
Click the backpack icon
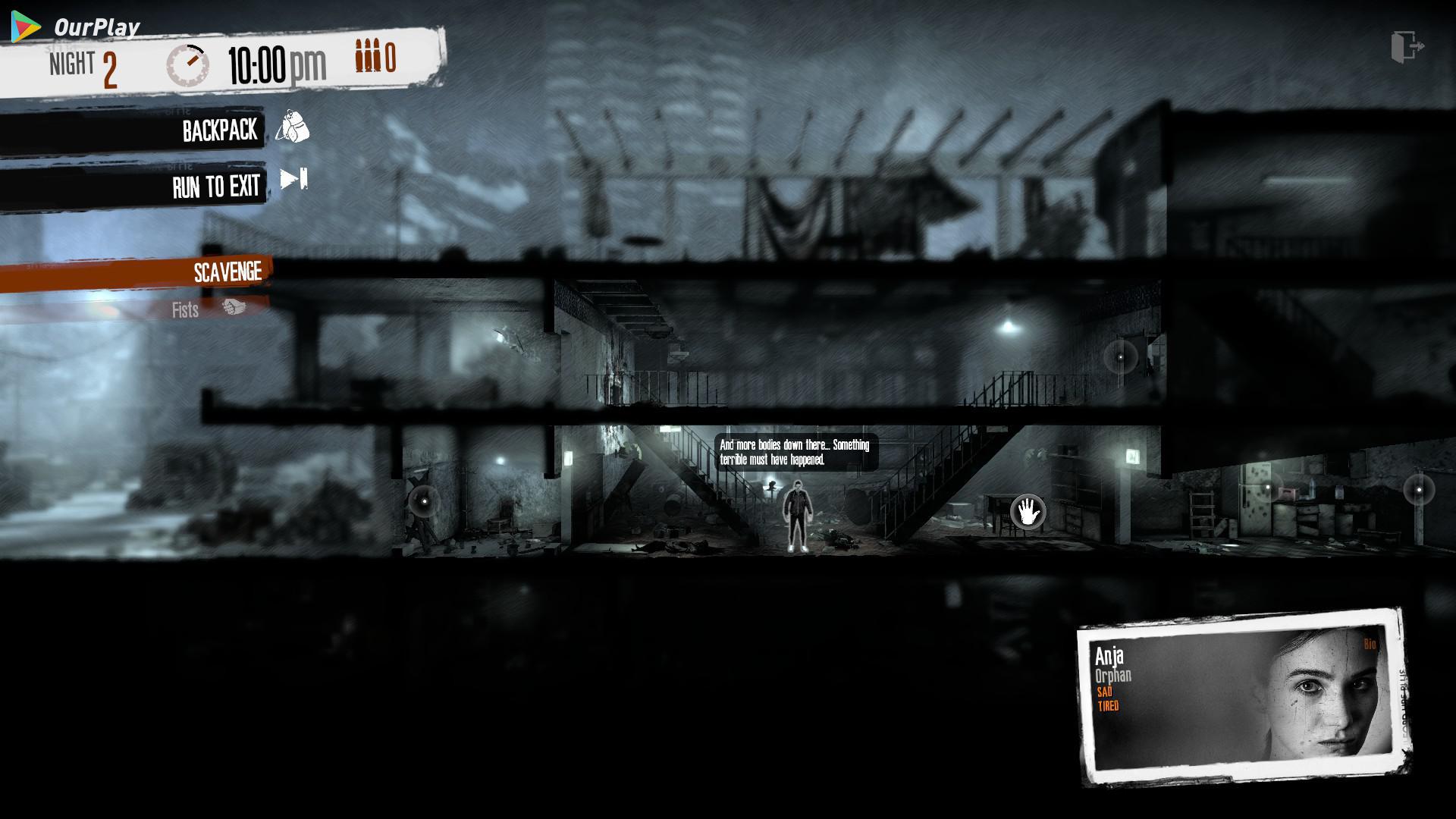tap(292, 127)
